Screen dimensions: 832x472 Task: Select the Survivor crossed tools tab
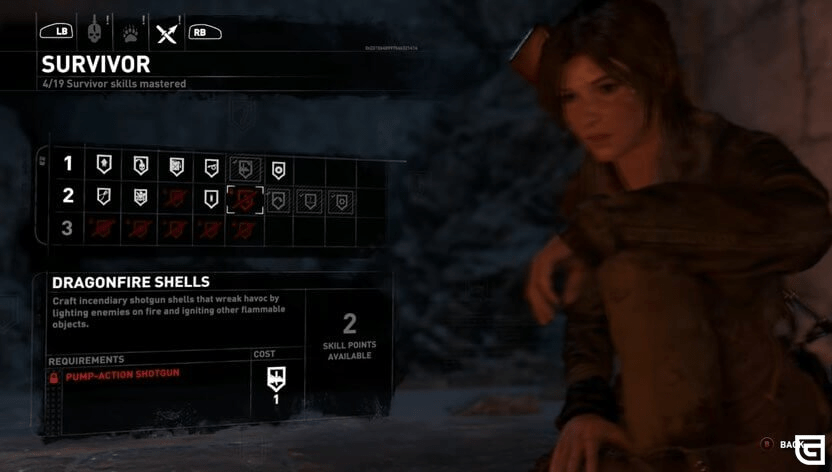(165, 33)
